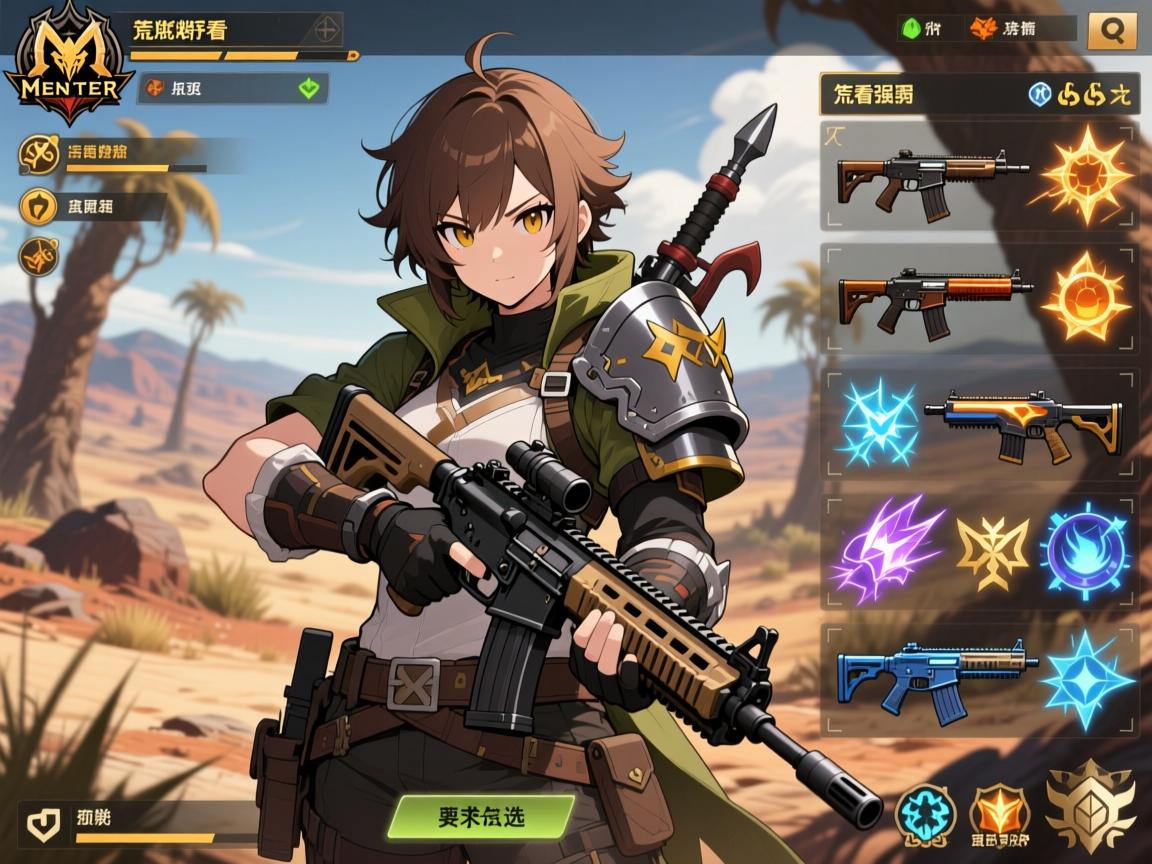Select the golden winged emblem skill
Viewport: 1152px width, 864px height.
(992, 551)
